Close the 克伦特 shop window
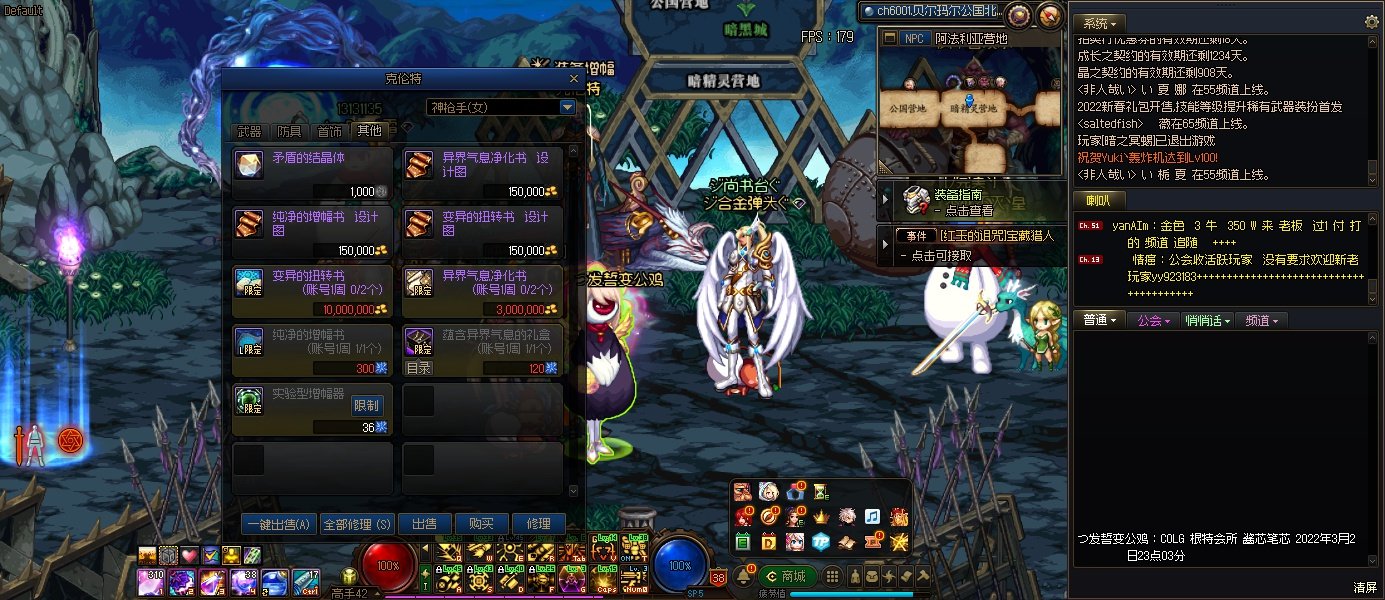1385x600 pixels. pyautogui.click(x=574, y=77)
